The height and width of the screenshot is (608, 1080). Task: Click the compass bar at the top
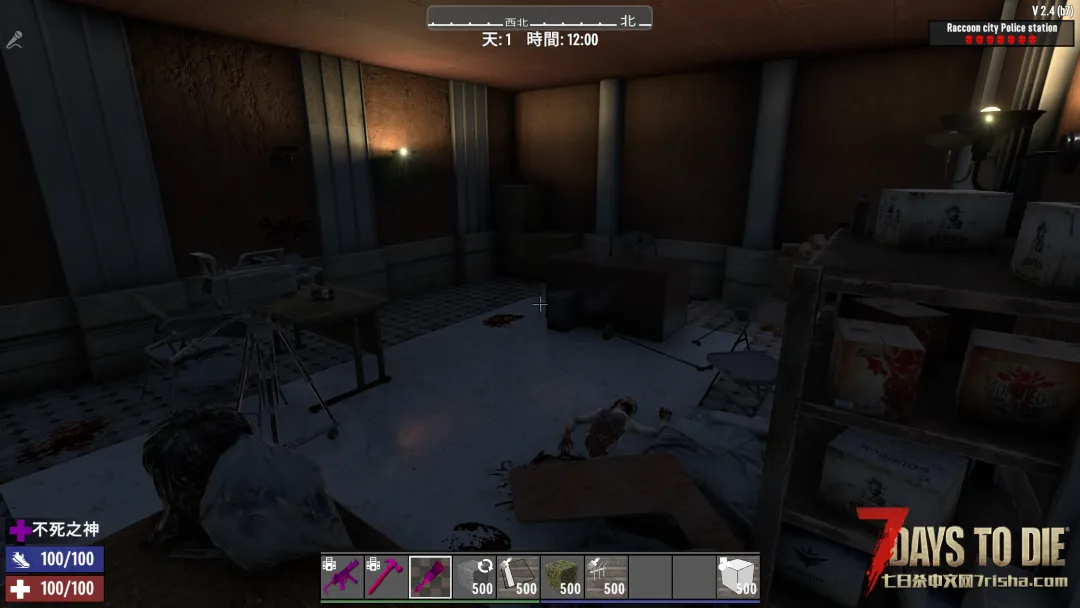[539, 19]
